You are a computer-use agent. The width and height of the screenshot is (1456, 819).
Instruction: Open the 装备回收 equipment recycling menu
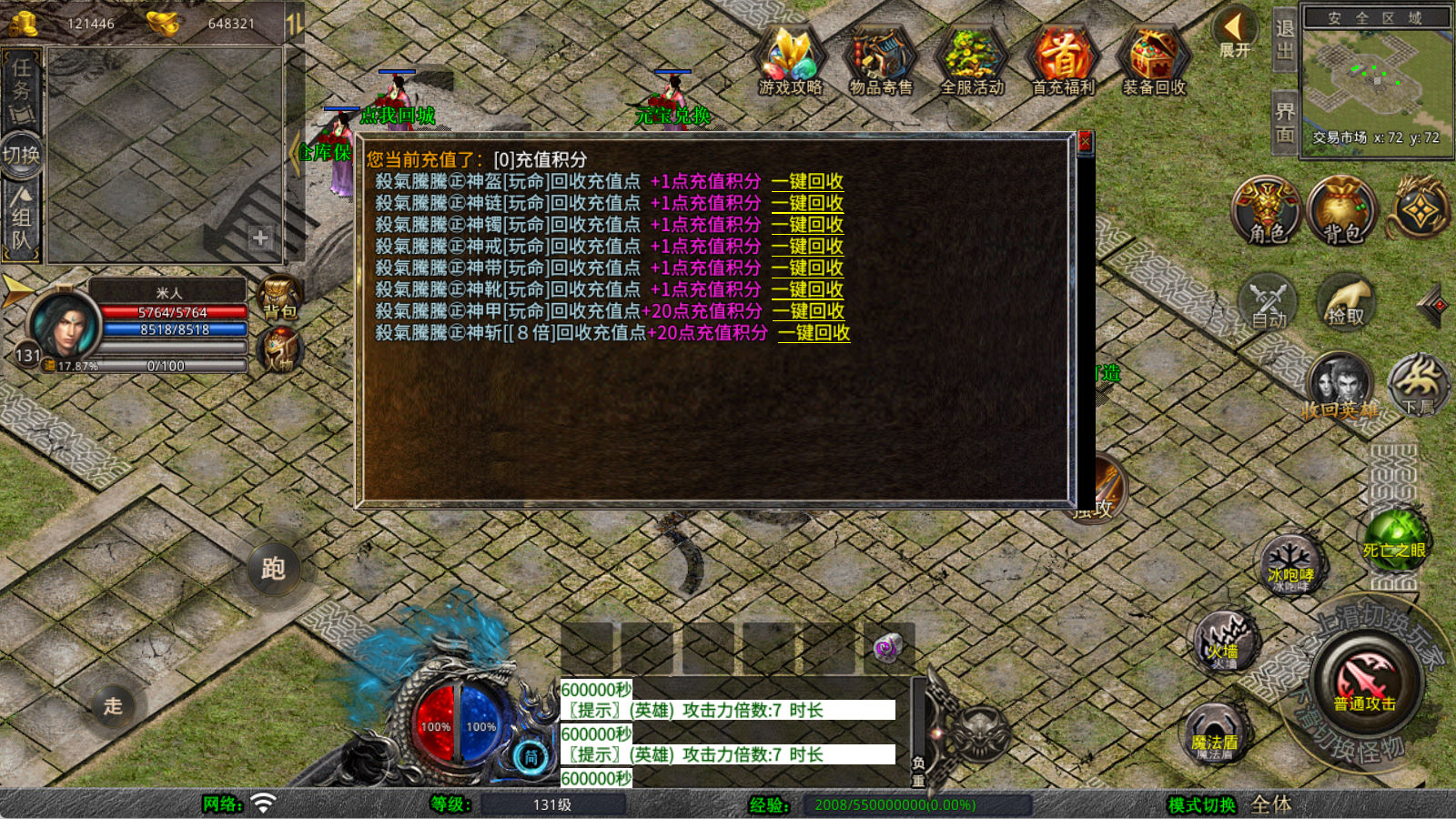pos(1154,60)
